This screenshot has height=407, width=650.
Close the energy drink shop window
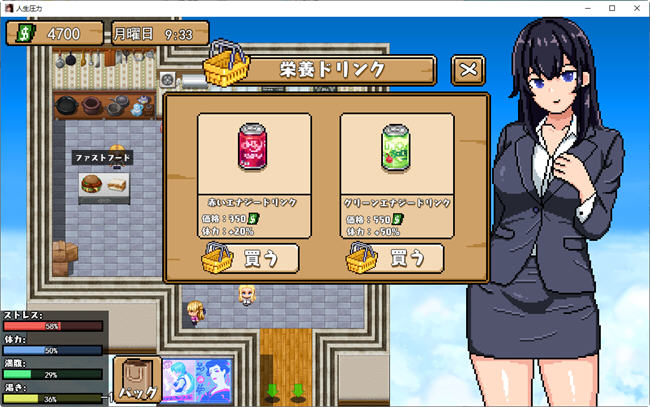469,71
